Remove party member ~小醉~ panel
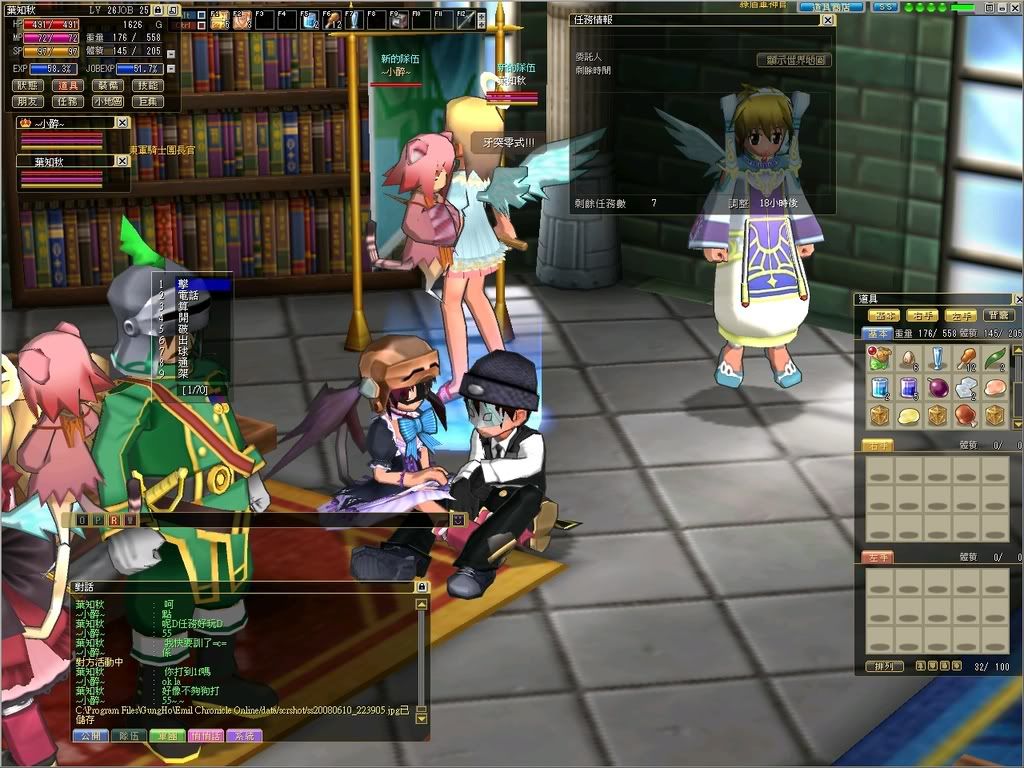Viewport: 1024px width, 768px height. [x=122, y=122]
